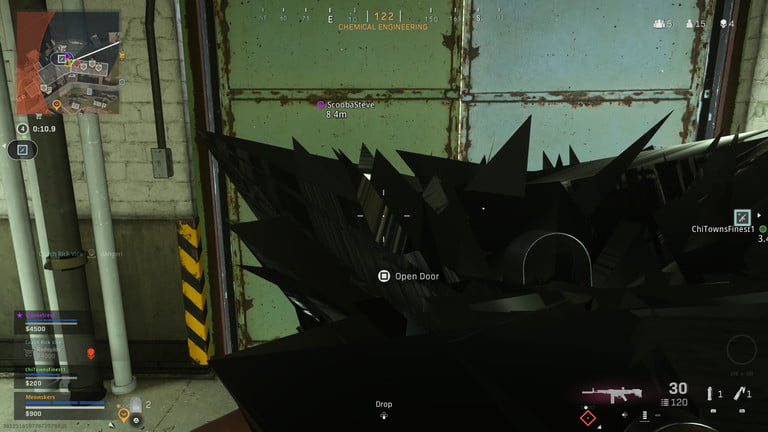Click the ScoobaSteve teammate marker
Screen dimensions: 768x432
pyautogui.click(x=320, y=104)
